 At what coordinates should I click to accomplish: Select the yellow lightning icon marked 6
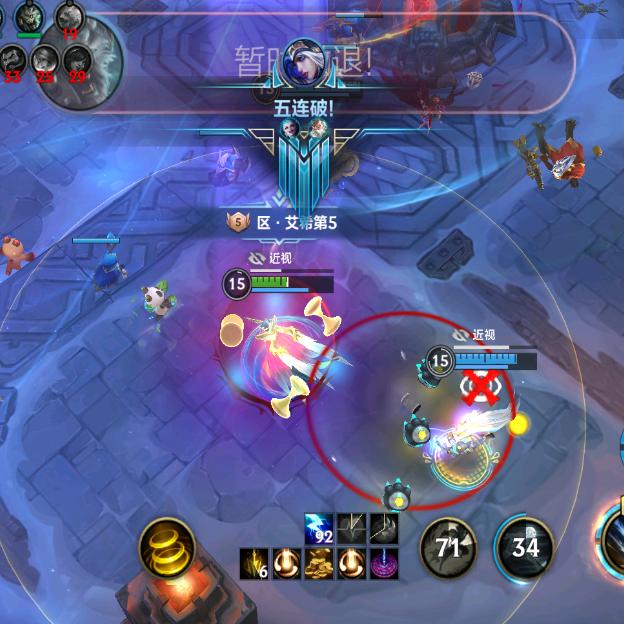point(254,563)
